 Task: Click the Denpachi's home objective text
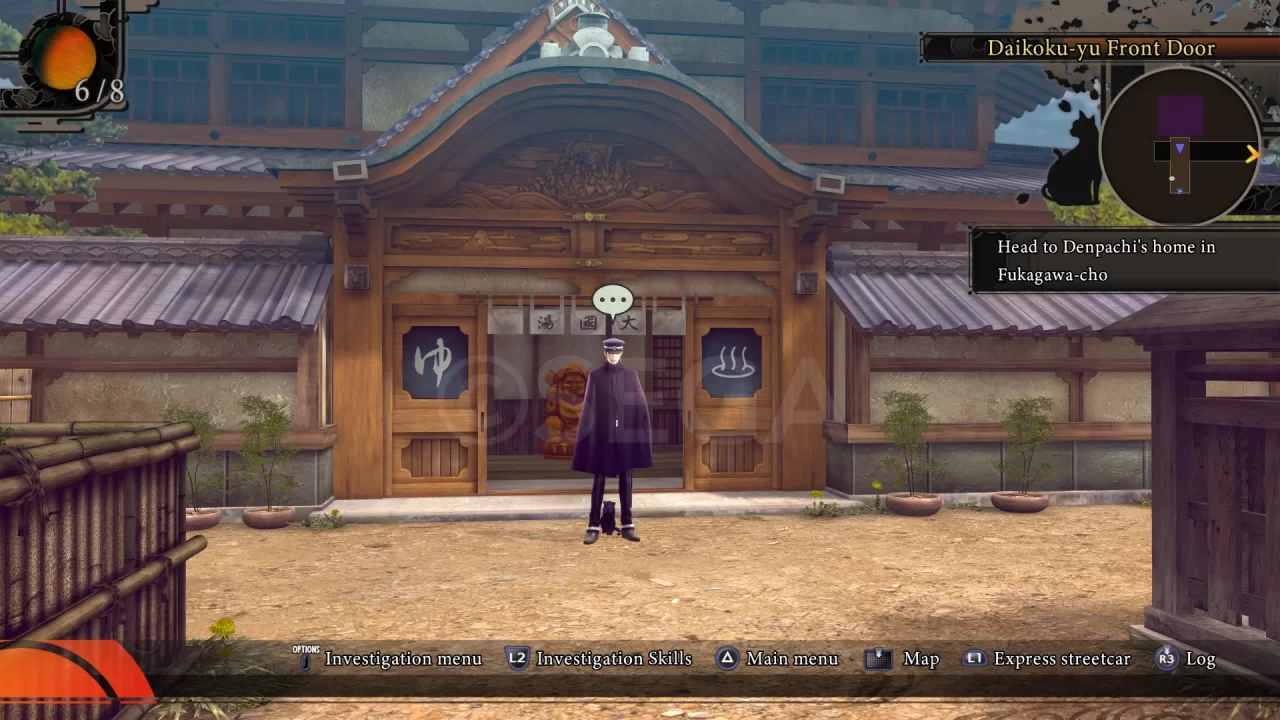click(x=1105, y=260)
